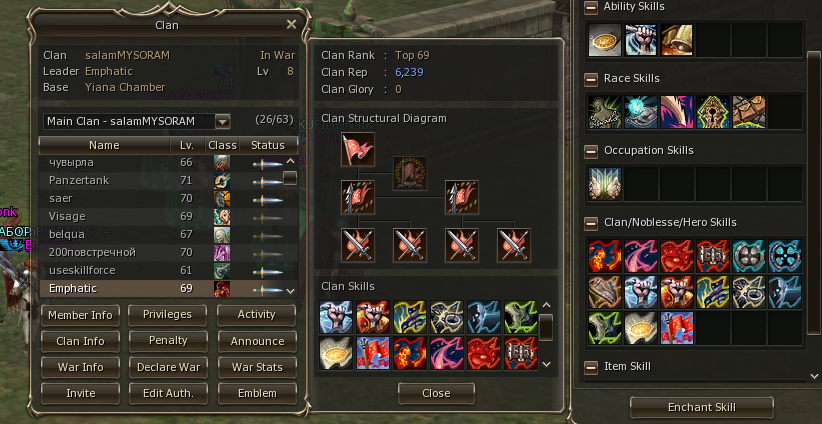Click the Emblem button
This screenshot has width=822, height=424.
[256, 393]
